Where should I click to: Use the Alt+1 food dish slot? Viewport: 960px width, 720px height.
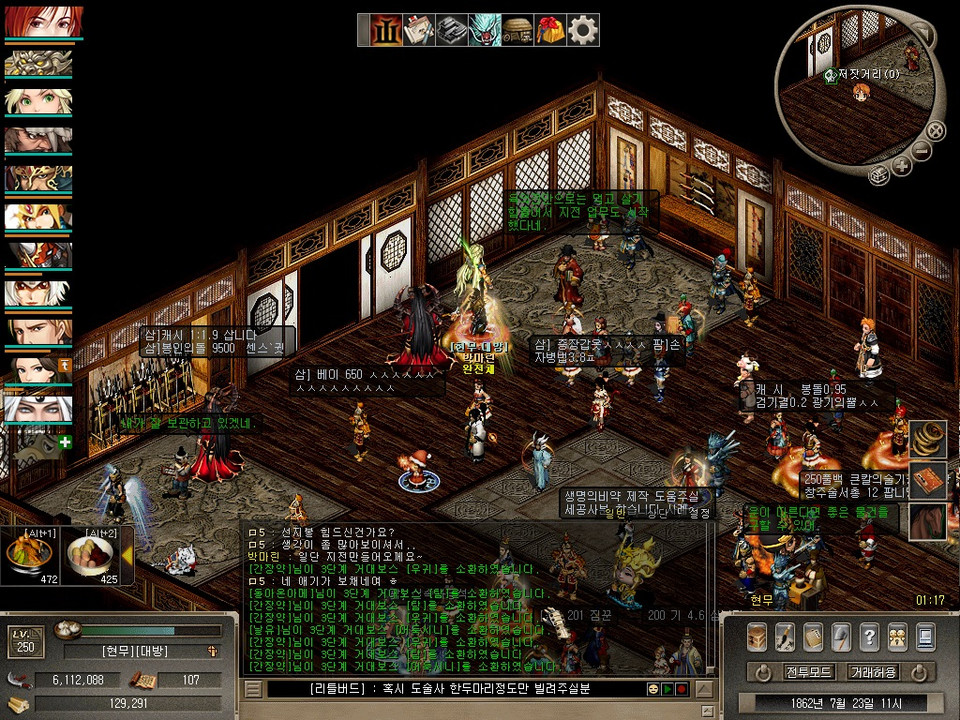coord(31,555)
